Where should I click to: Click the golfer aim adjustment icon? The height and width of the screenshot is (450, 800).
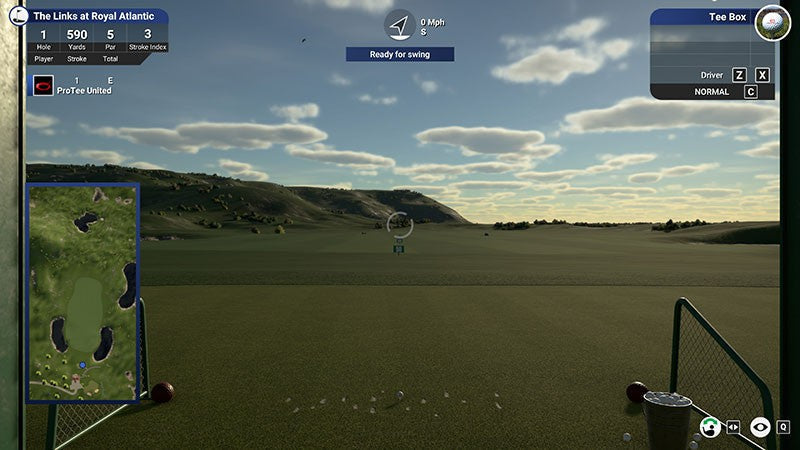711,427
